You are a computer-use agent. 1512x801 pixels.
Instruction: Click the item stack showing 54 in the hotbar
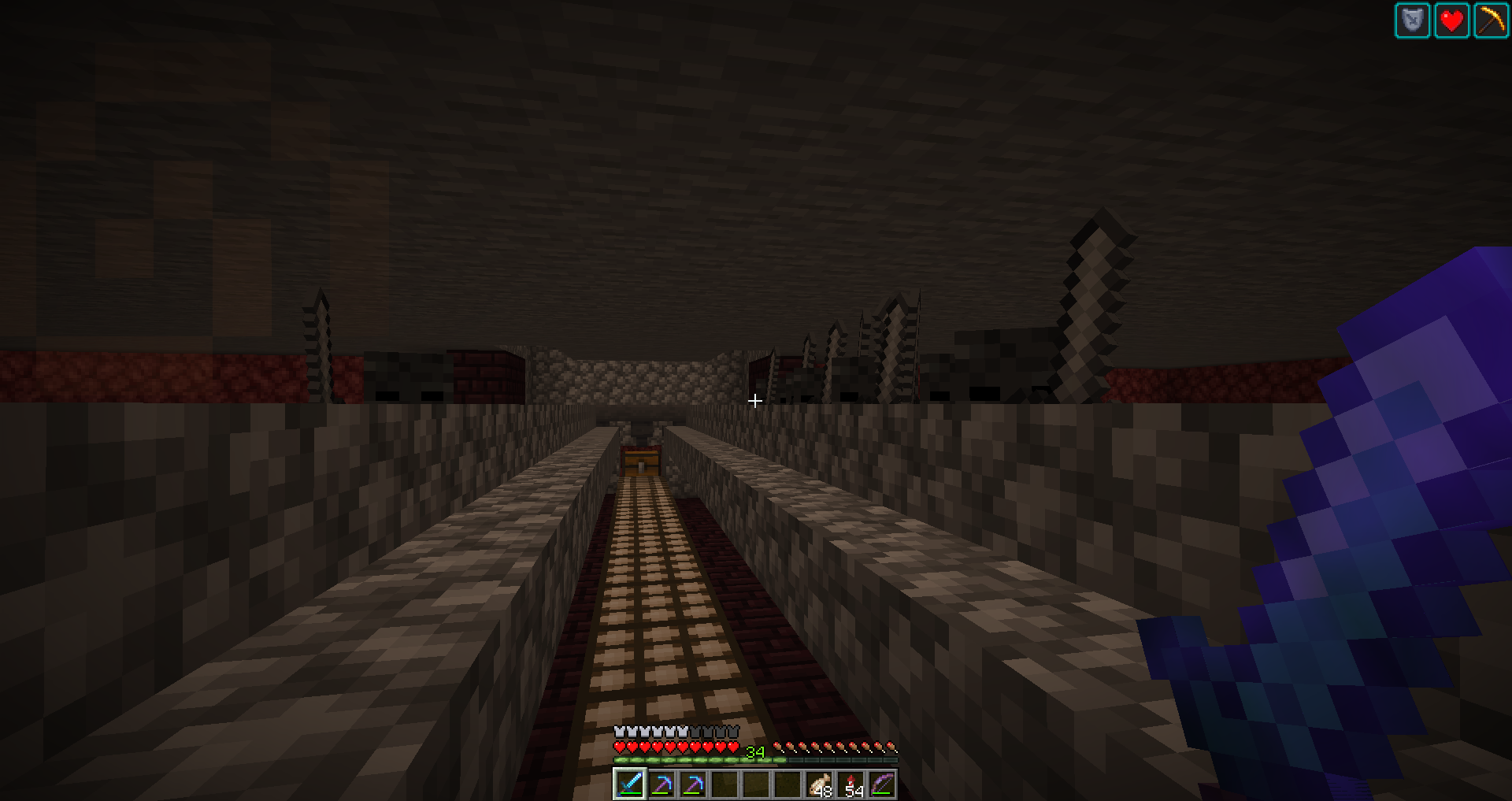click(x=850, y=784)
